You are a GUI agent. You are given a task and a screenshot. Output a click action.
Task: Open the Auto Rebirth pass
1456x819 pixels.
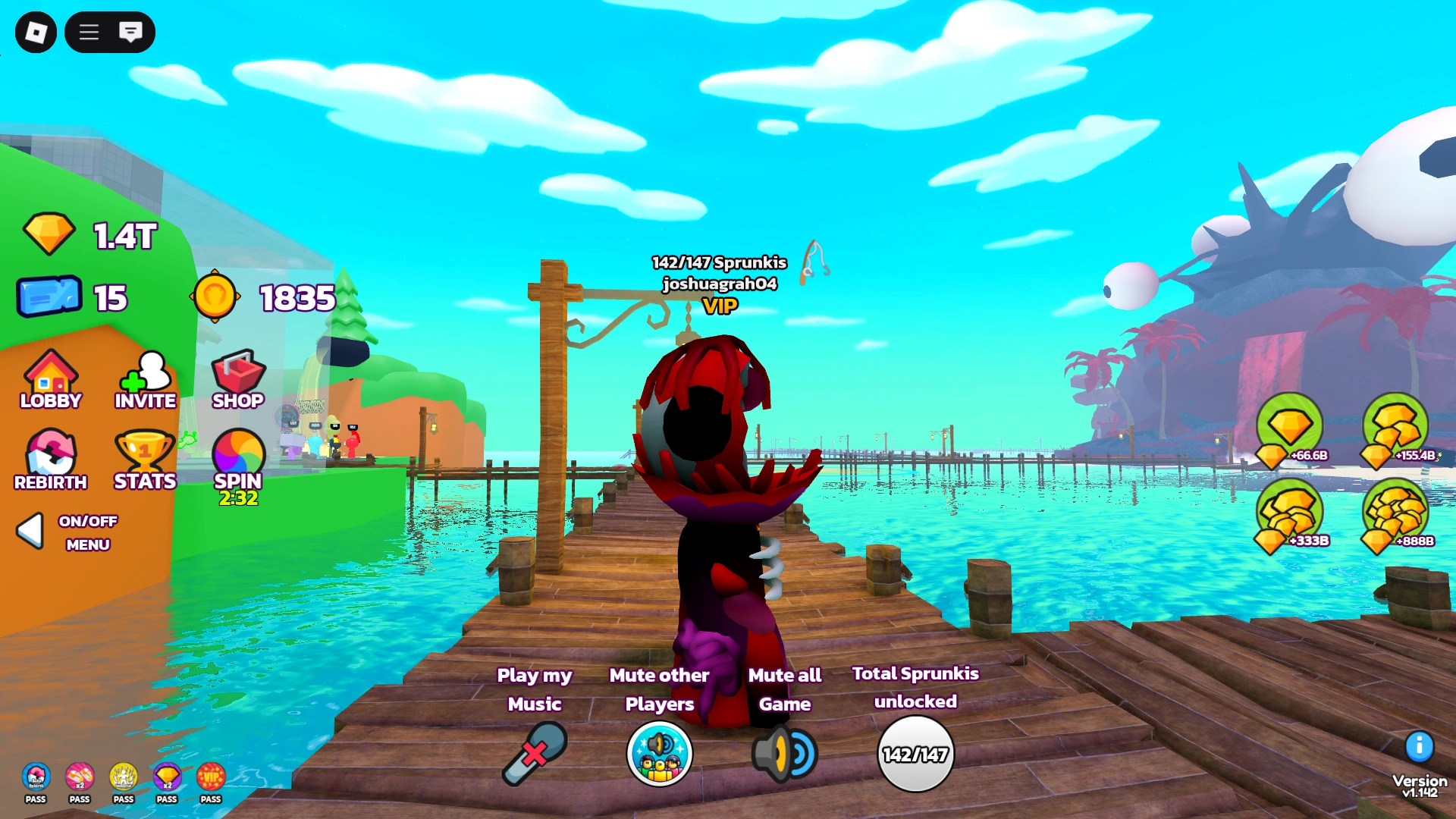(x=36, y=776)
